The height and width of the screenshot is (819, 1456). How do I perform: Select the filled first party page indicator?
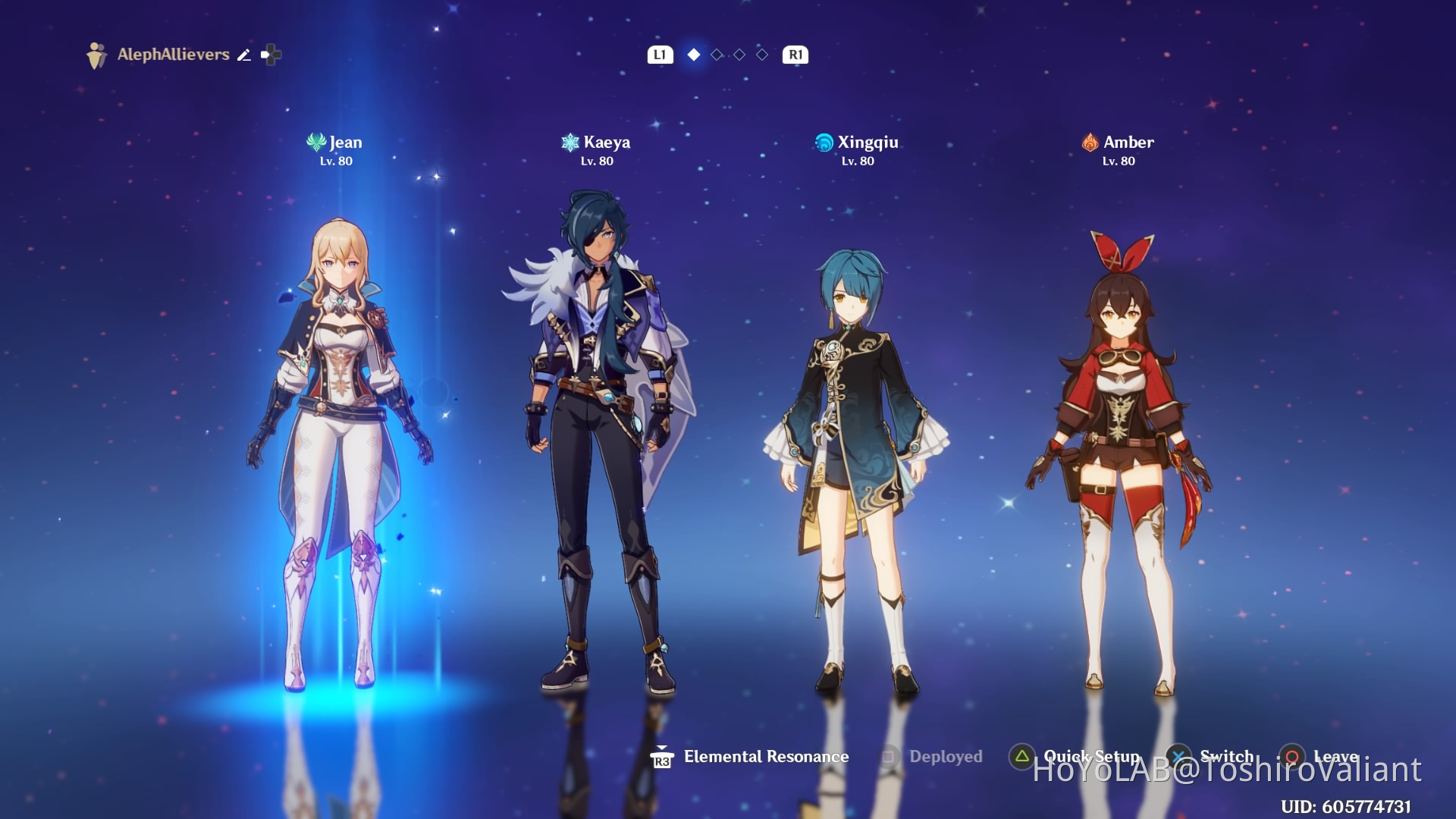693,55
